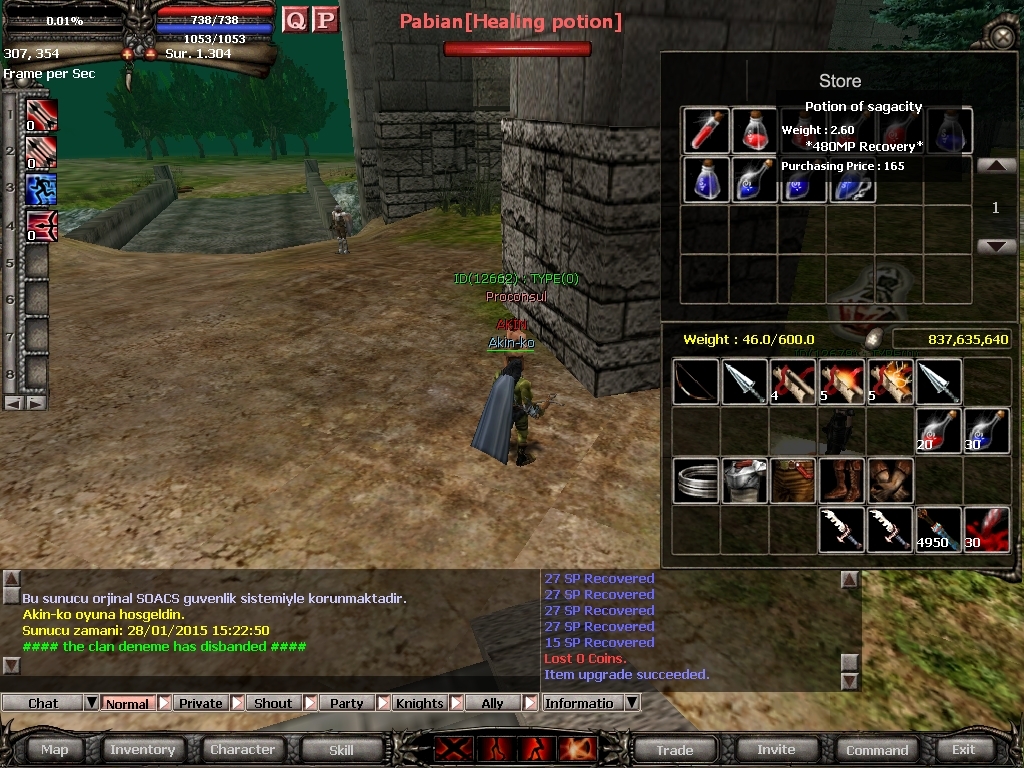Open the Command menu
Viewport: 1024px width, 768px height.
click(x=877, y=749)
